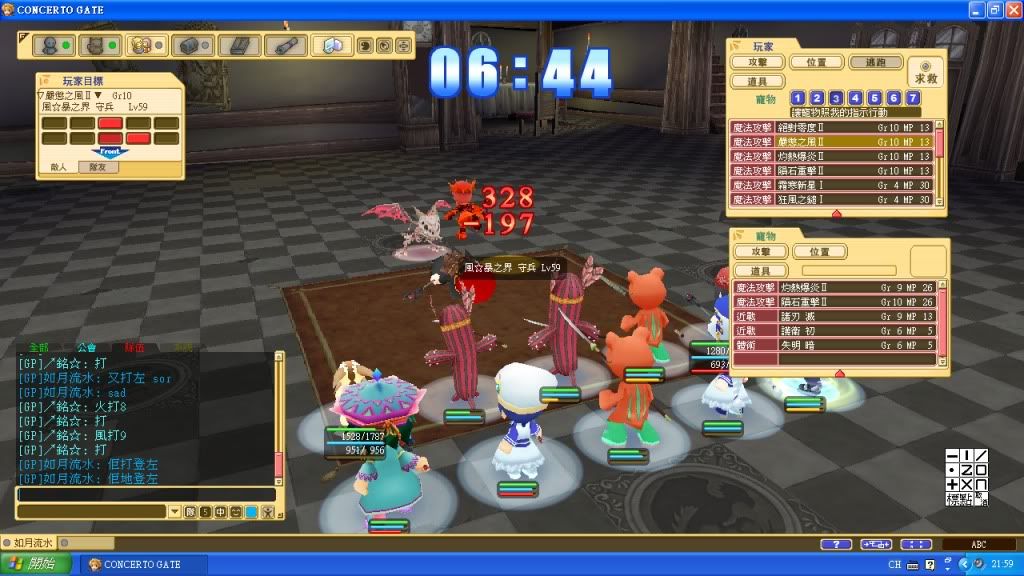Switch chat to the 公會 (guild) tab

[x=87, y=348]
